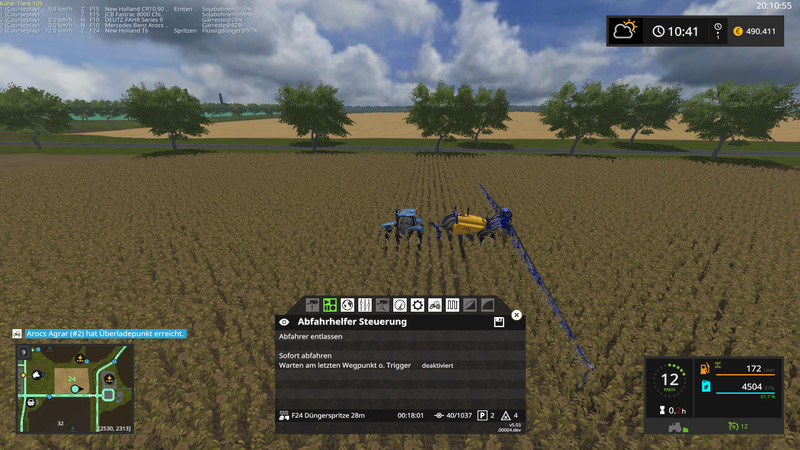Click the weather forecast icon
800x450 pixels.
click(627, 30)
